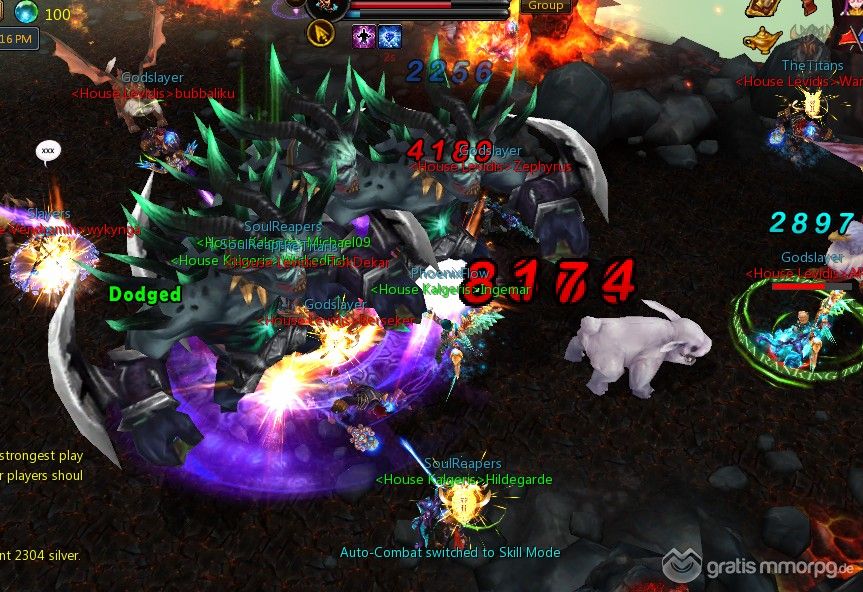
Task: Select the purple buff icon
Action: click(x=364, y=36)
